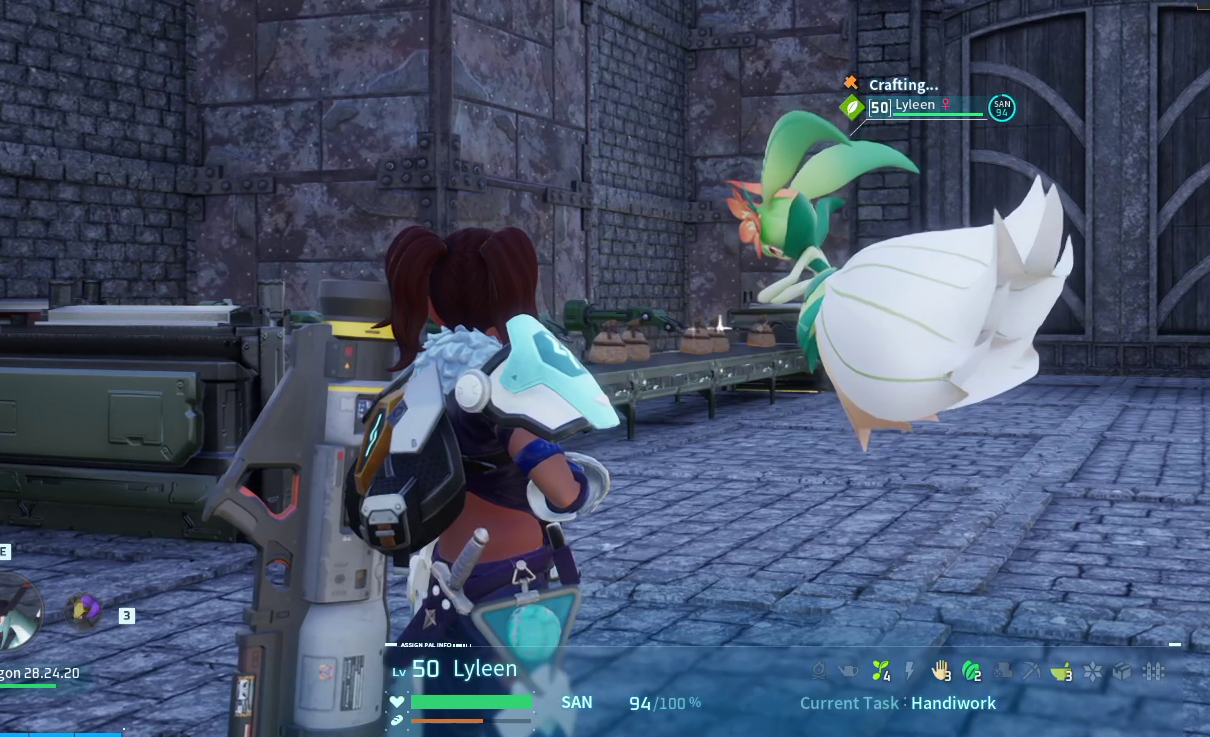The width and height of the screenshot is (1210, 737).
Task: Click the Generating Electricity lightning icon
Action: (910, 671)
